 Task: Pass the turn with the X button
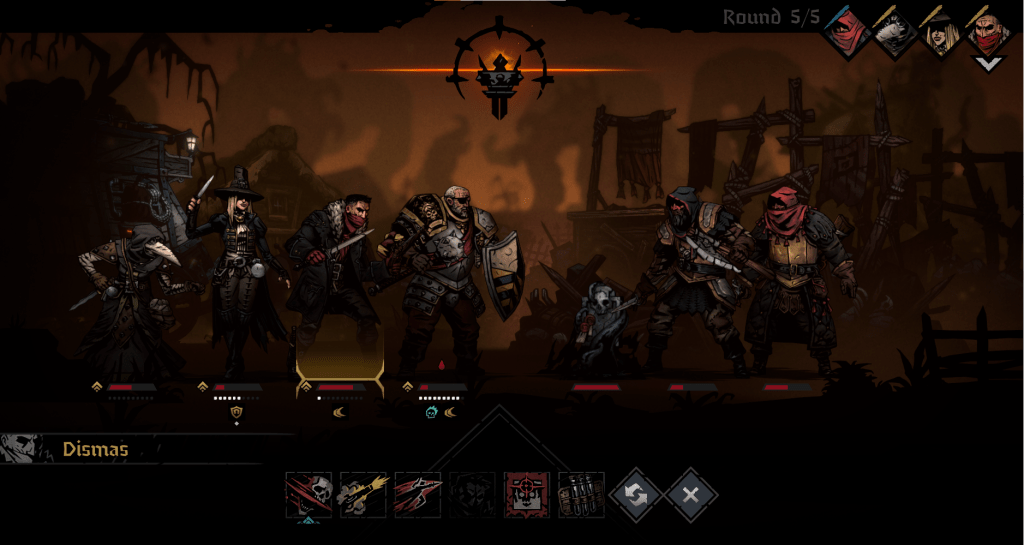[x=691, y=494]
